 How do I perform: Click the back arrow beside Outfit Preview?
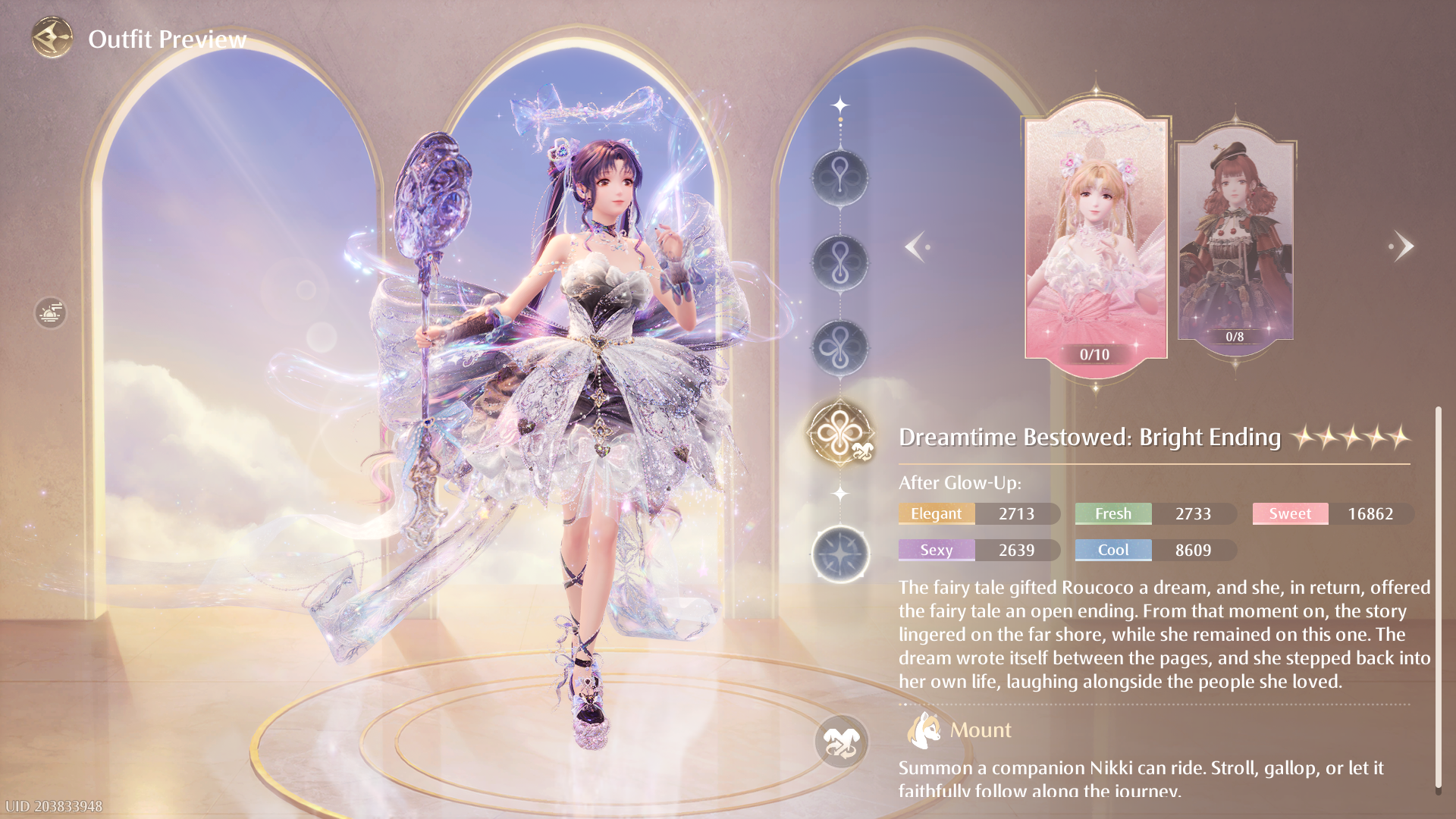(x=52, y=38)
